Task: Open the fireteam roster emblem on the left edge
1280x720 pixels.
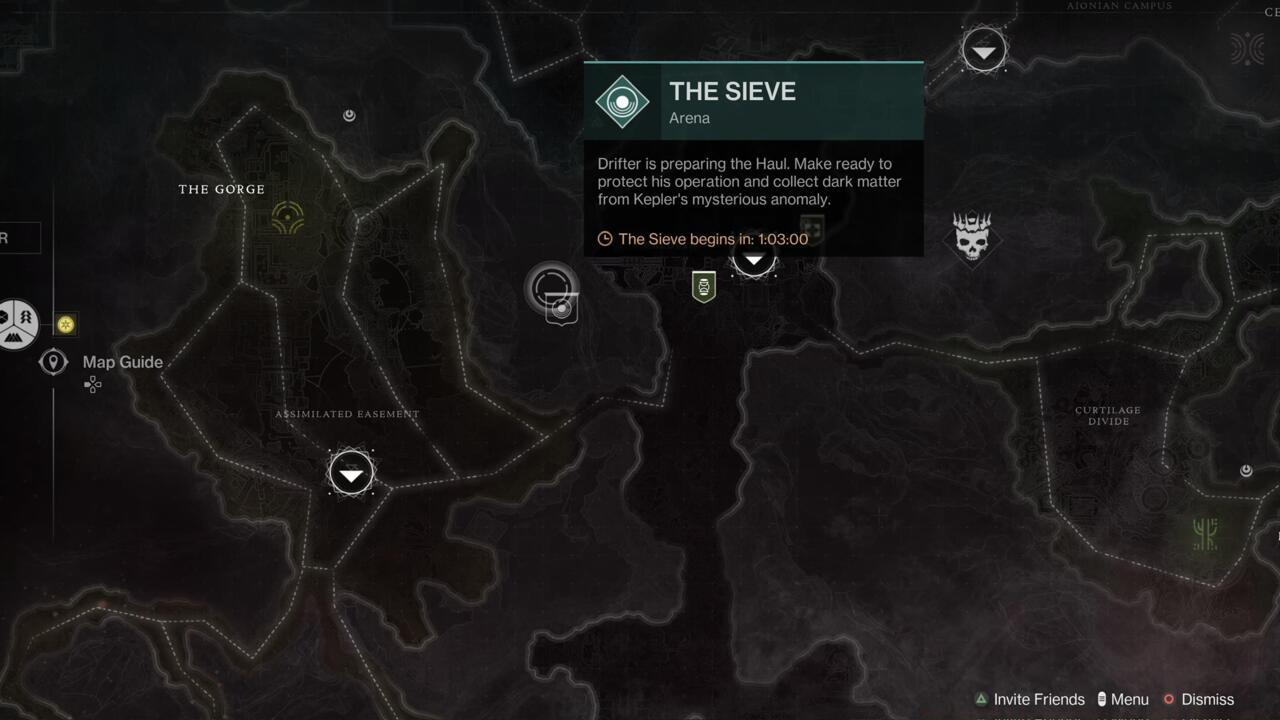Action: point(14,324)
